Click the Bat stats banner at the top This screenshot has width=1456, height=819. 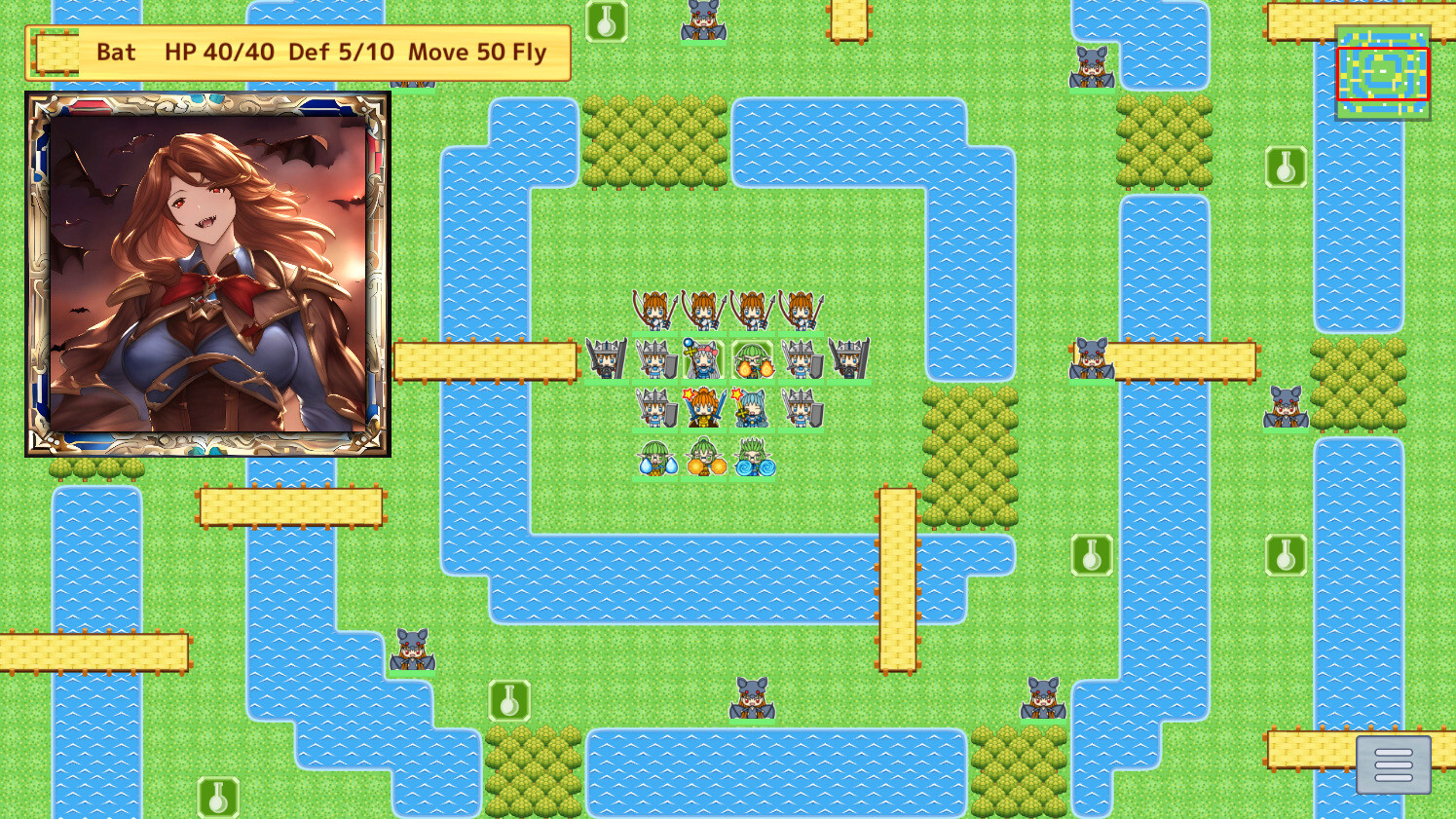pos(297,53)
